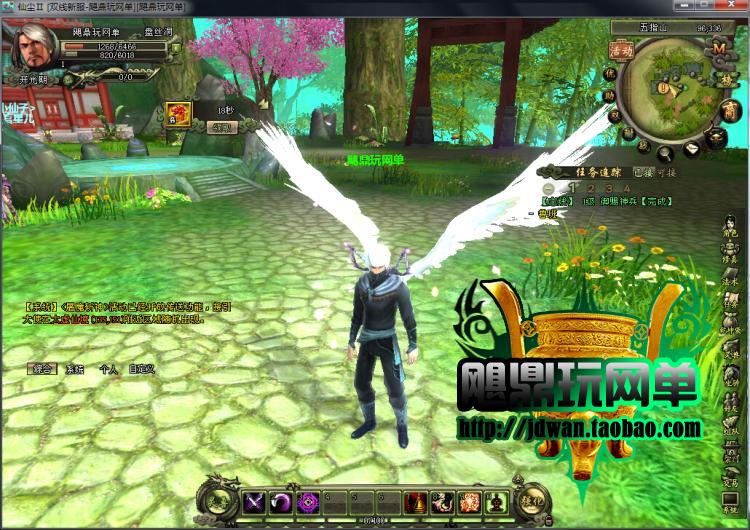Use the purple crescent slash skill
This screenshot has height=530, width=750.
[281, 502]
